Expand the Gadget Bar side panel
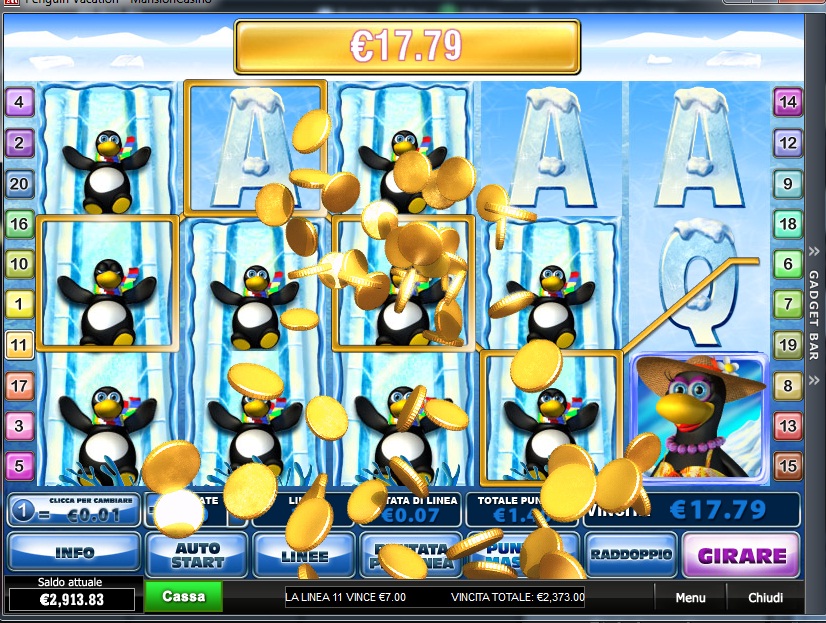Image resolution: width=826 pixels, height=623 pixels. click(x=812, y=300)
